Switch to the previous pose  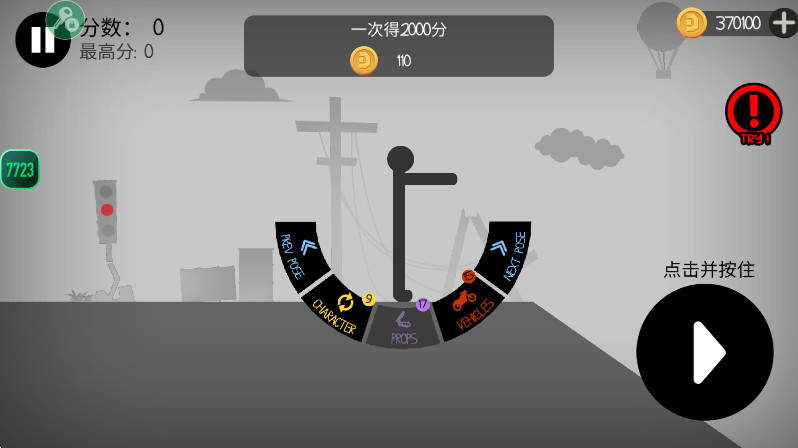[x=299, y=253]
